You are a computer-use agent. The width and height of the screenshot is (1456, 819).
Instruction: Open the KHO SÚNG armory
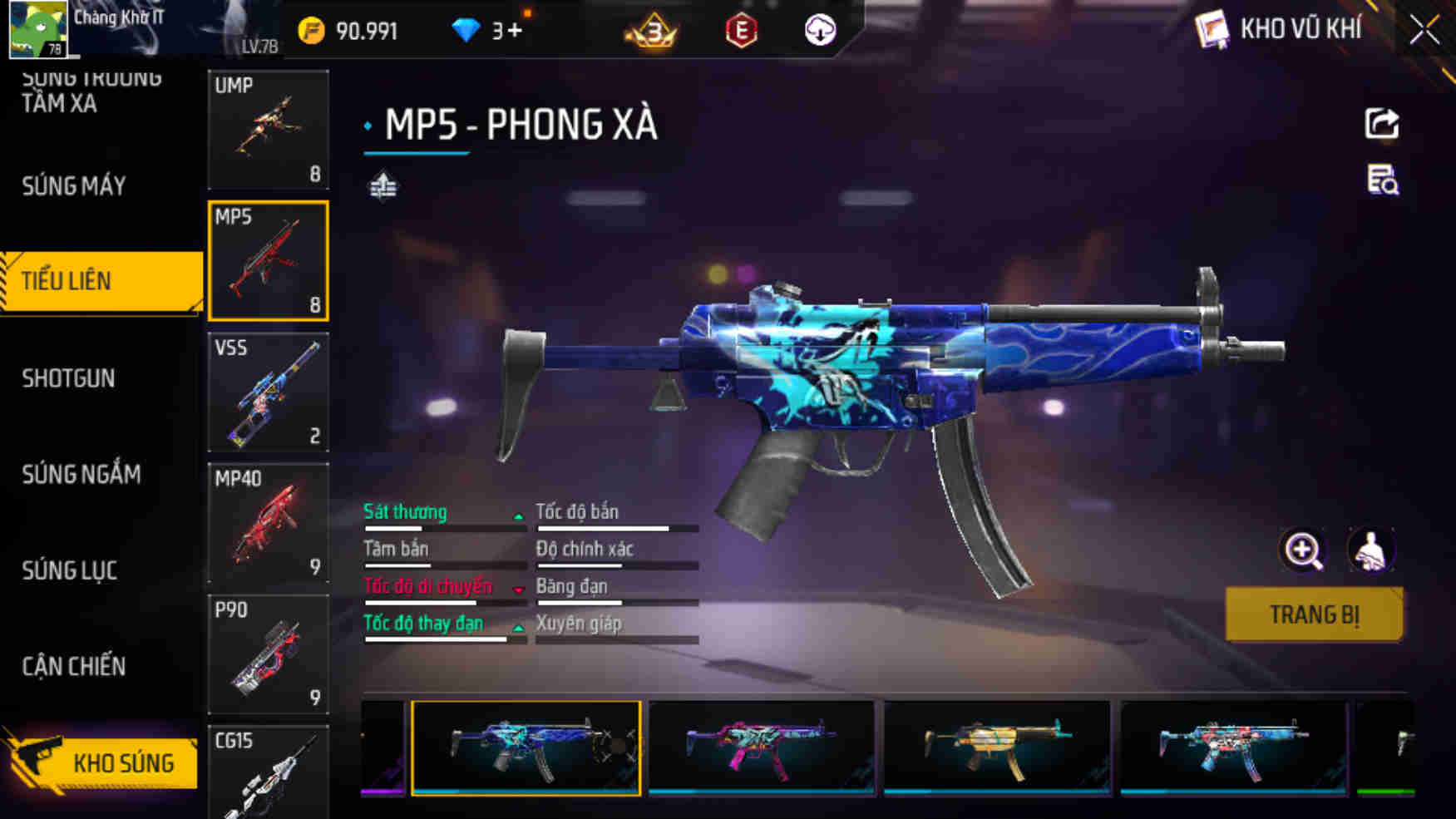(x=125, y=762)
